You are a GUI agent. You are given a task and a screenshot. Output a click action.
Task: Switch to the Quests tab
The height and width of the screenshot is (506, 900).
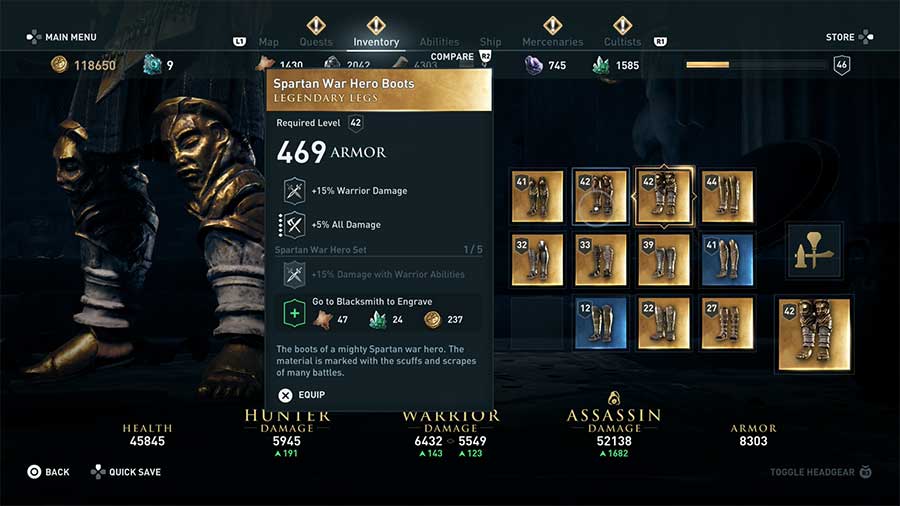[x=316, y=42]
